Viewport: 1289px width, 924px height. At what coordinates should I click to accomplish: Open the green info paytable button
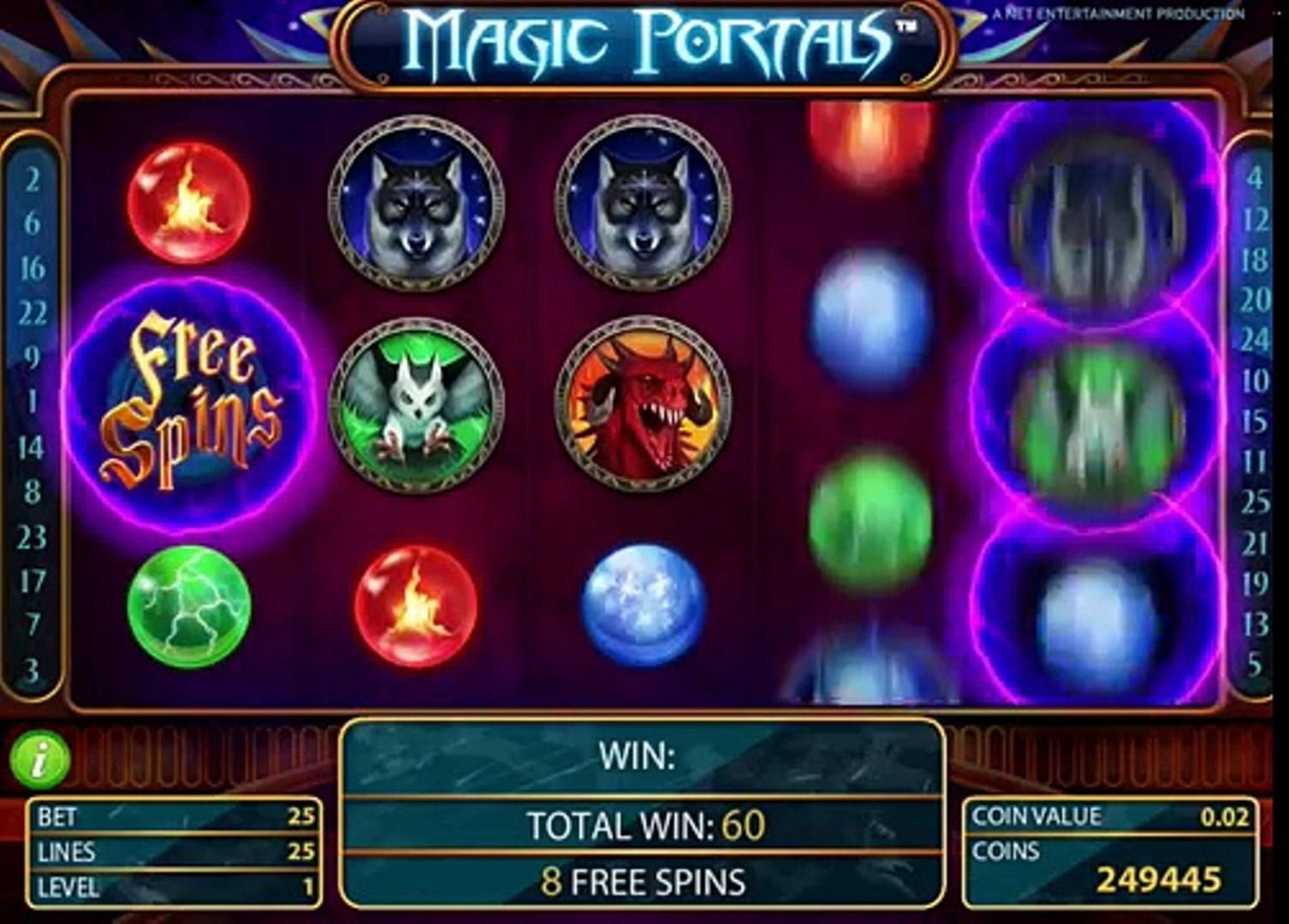pyautogui.click(x=39, y=759)
